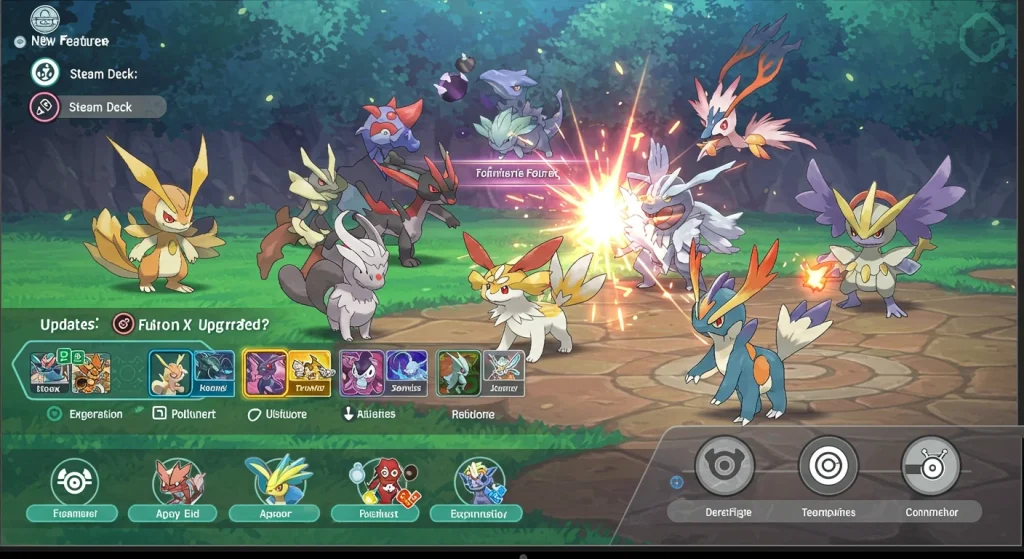Click the Connmehor antenna ball button
The width and height of the screenshot is (1024, 559).
pos(930,466)
